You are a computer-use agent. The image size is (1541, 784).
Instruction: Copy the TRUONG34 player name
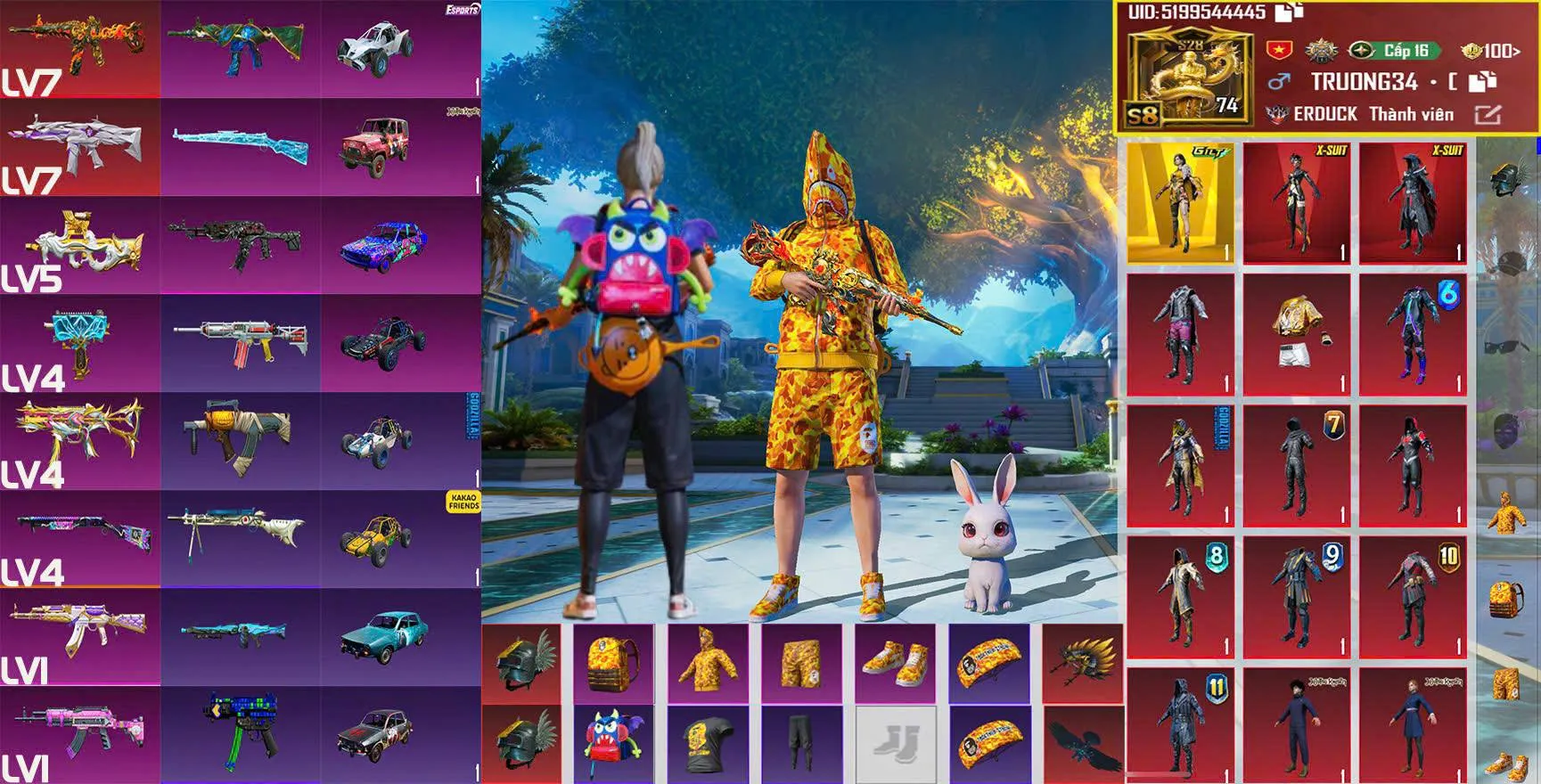coord(1481,82)
